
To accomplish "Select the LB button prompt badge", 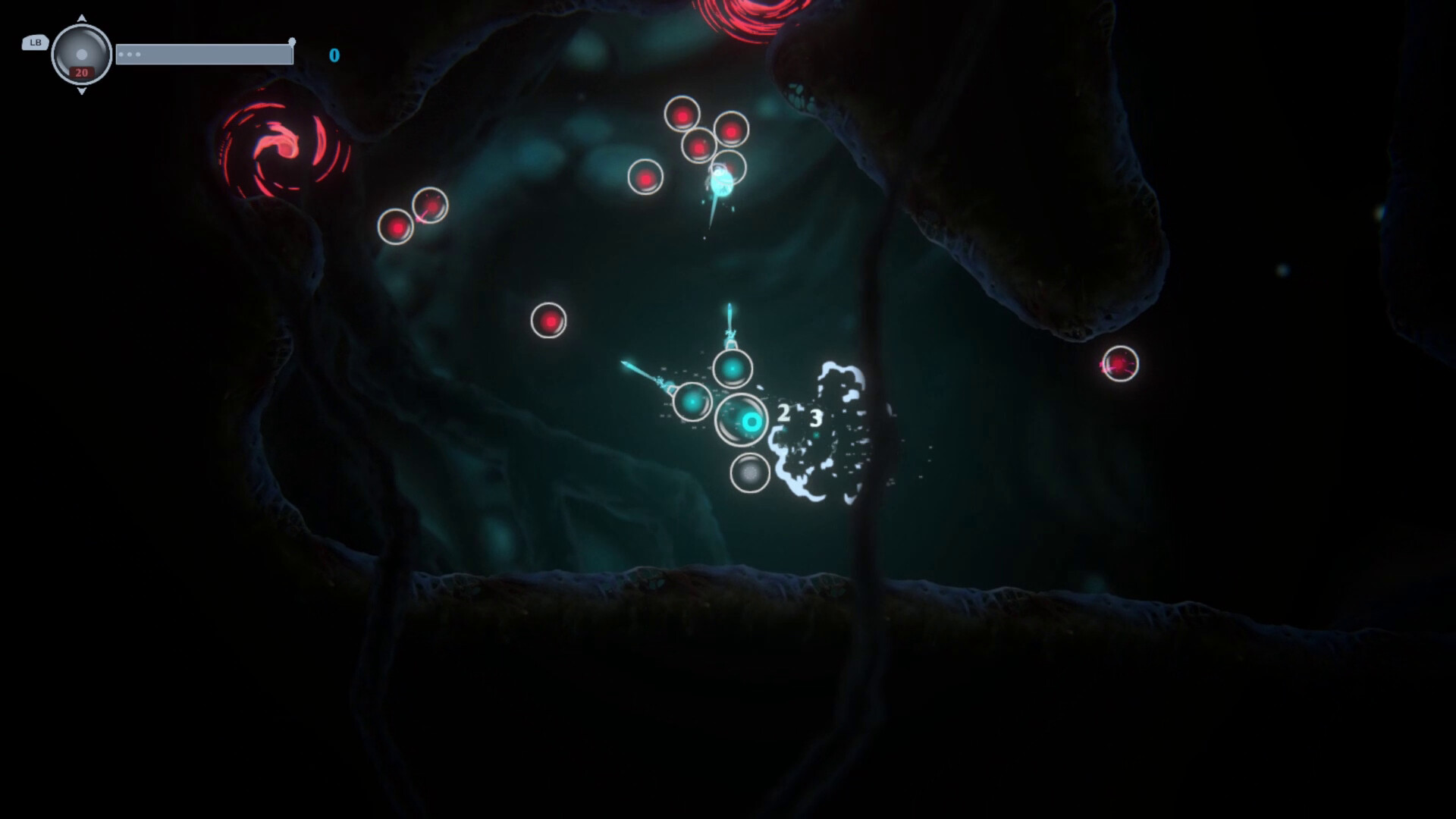I will coord(34,43).
